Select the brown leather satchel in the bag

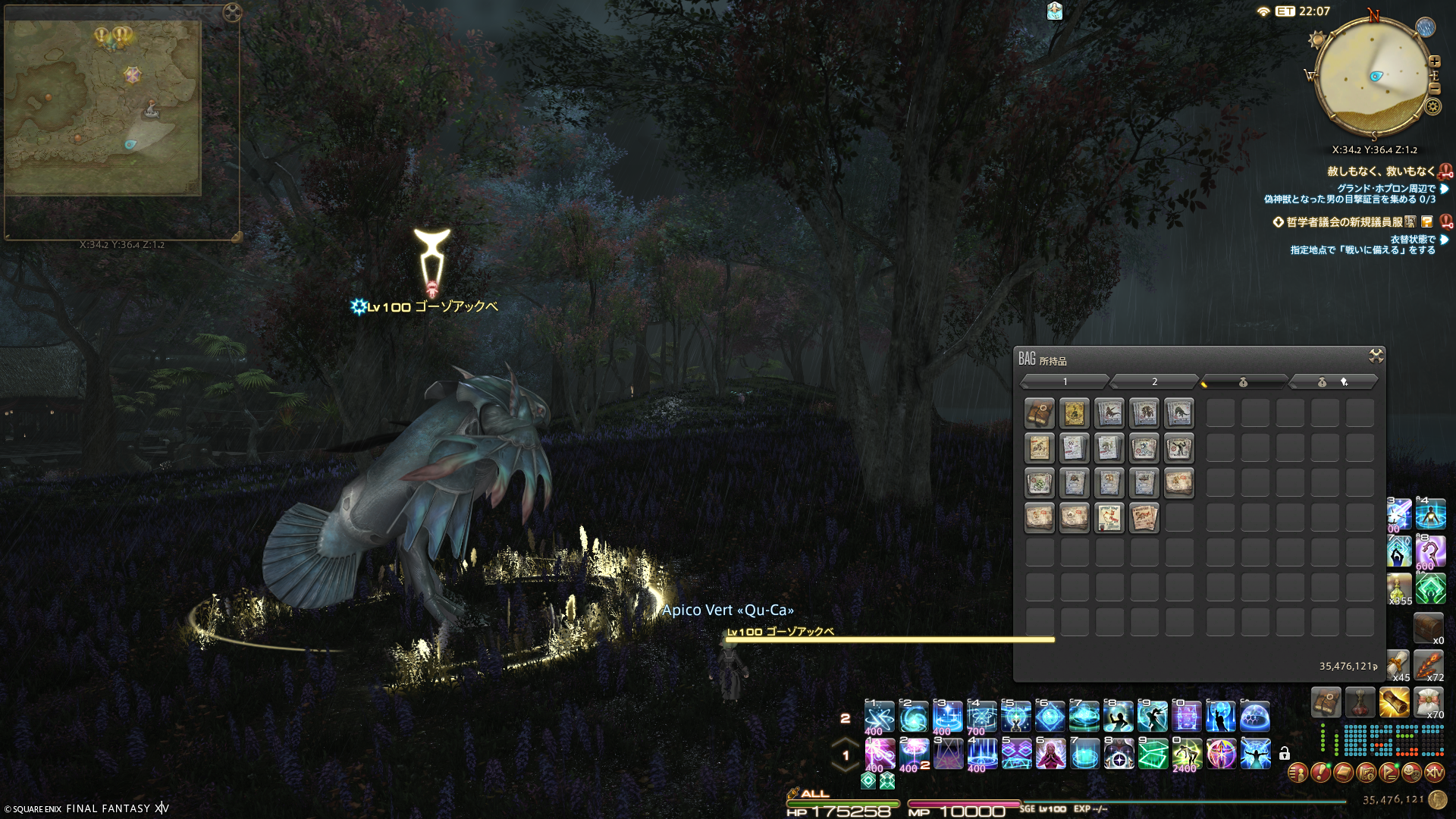(1039, 413)
